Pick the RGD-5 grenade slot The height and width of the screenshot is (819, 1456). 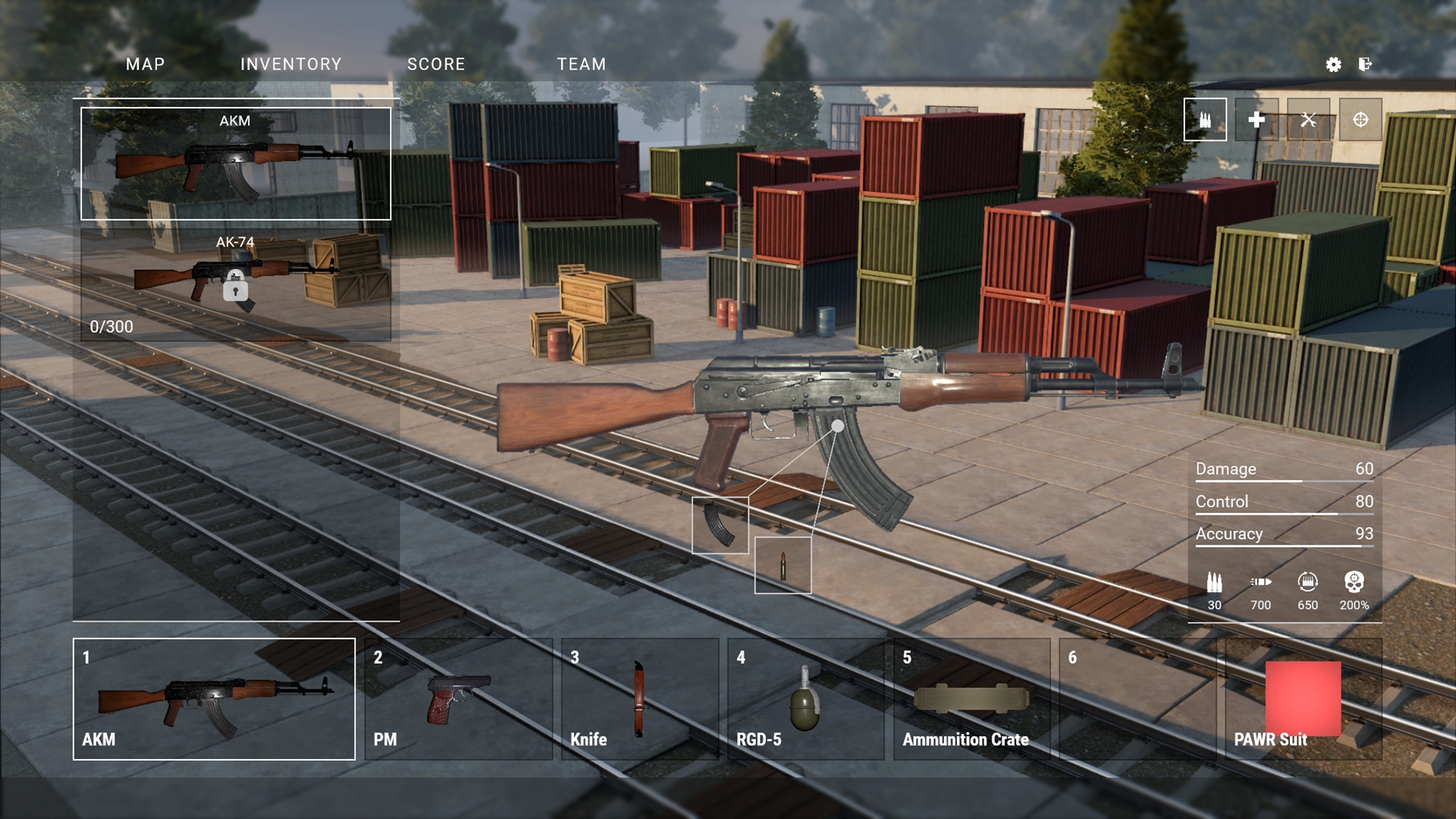tap(805, 699)
